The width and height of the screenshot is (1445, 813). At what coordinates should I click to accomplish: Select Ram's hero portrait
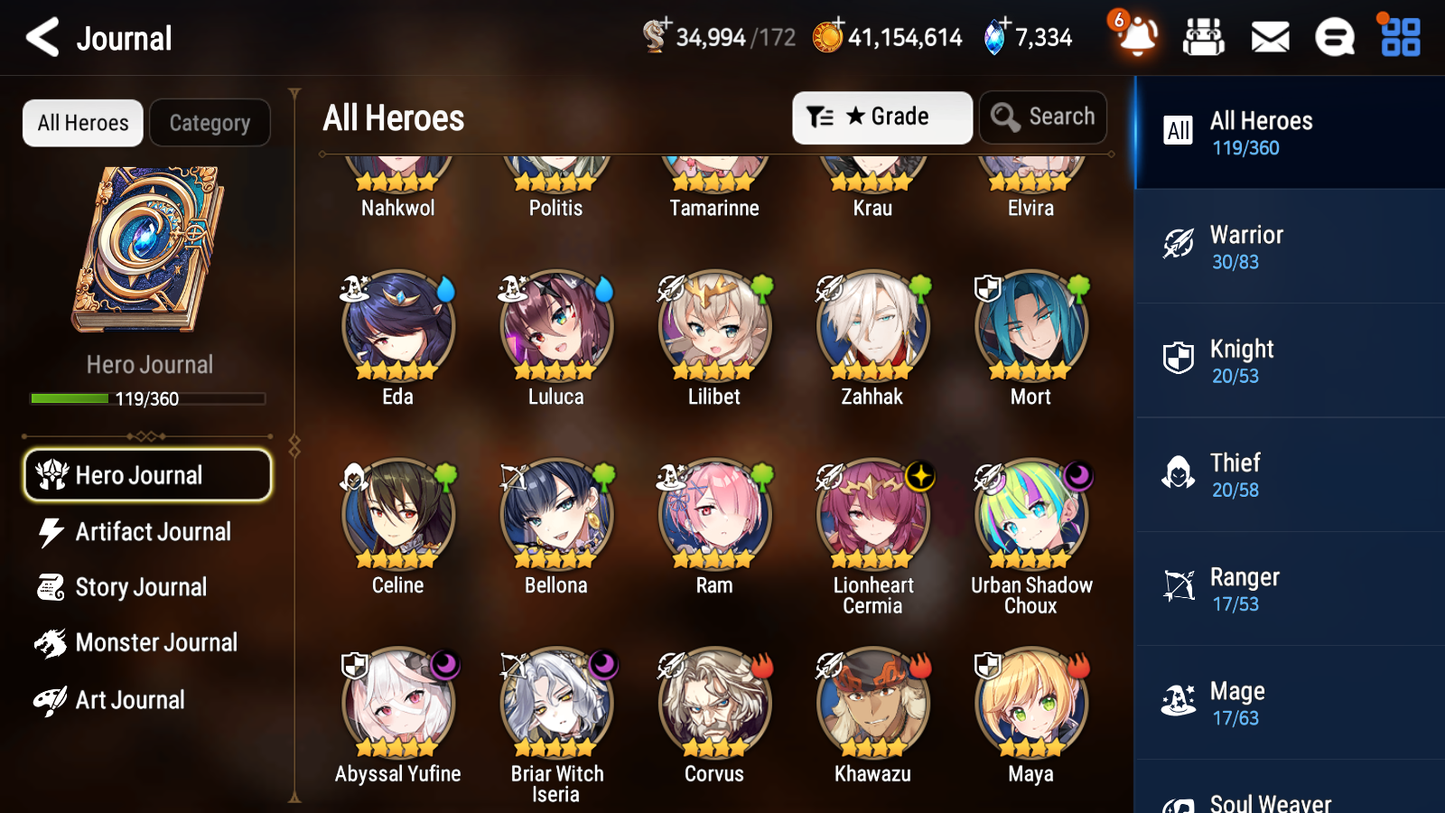pos(714,514)
